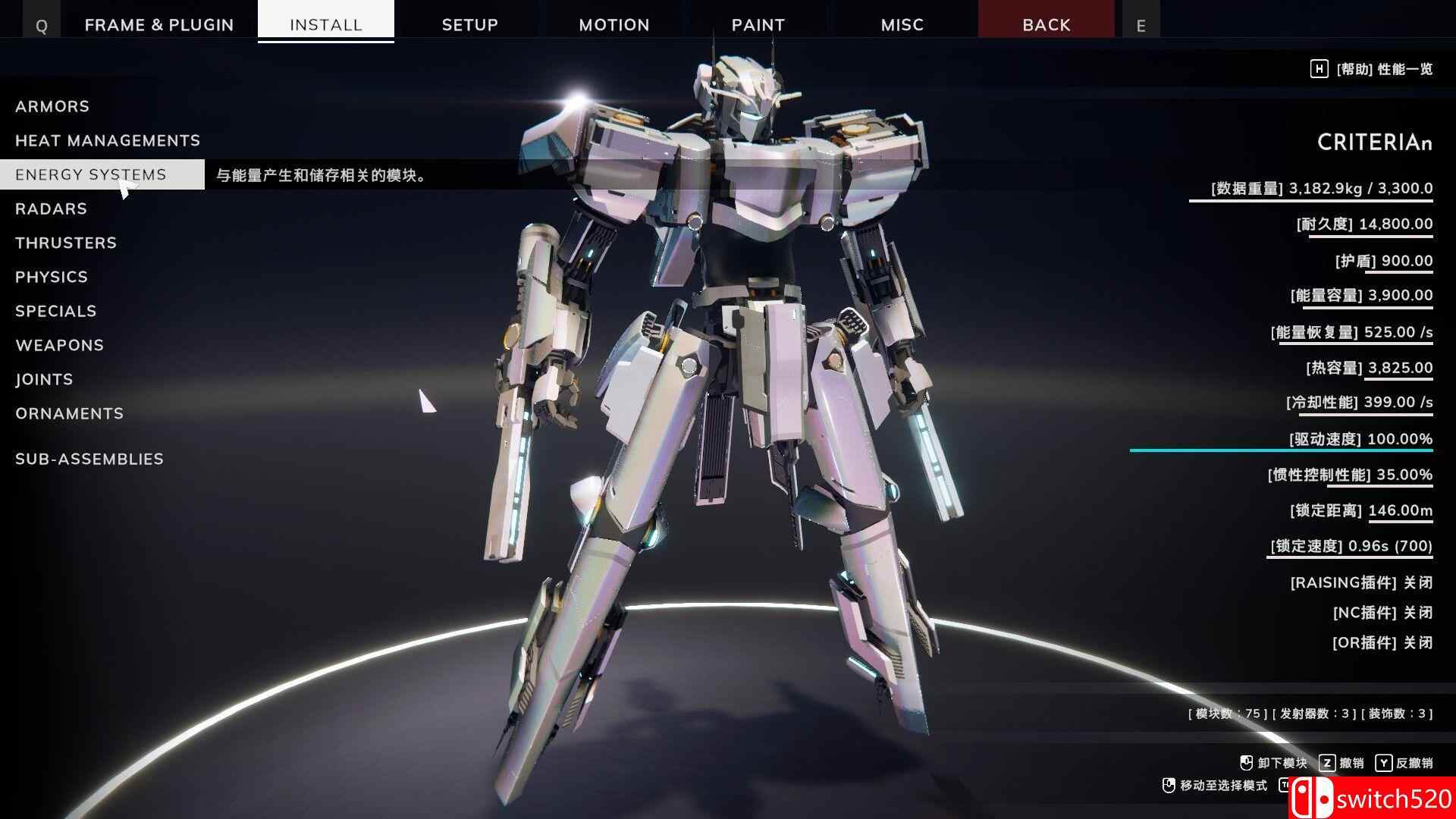
Task: Select the INSTALL tab
Action: tap(326, 25)
